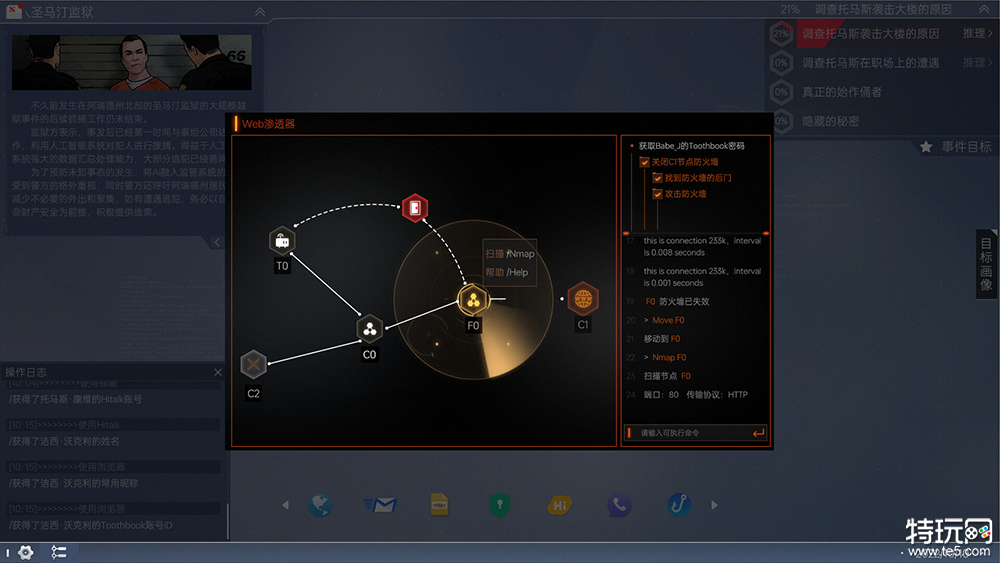Open settings gear in bottom bar
The image size is (1000, 563).
pos(25,552)
